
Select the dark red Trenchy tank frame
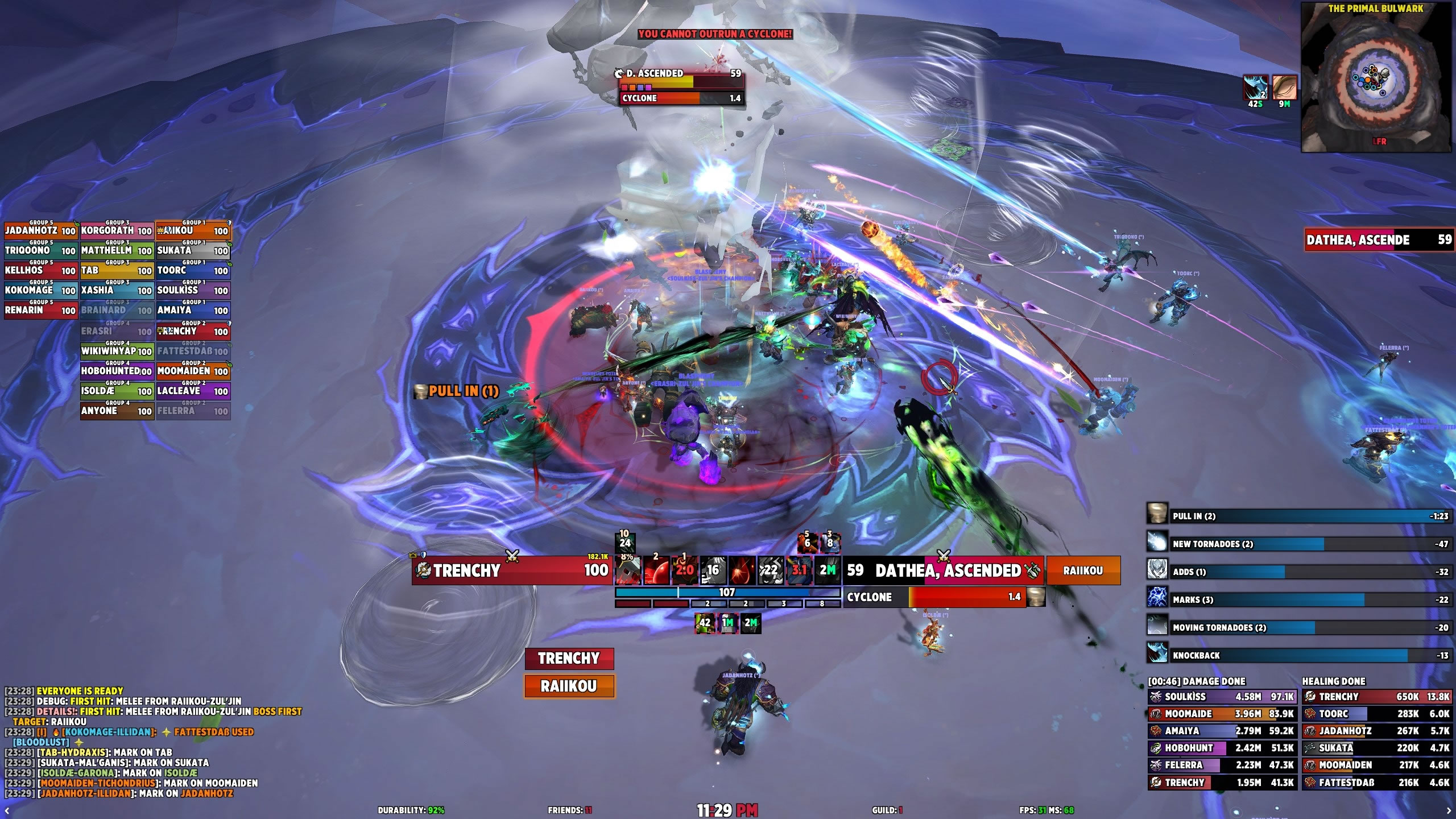point(569,659)
